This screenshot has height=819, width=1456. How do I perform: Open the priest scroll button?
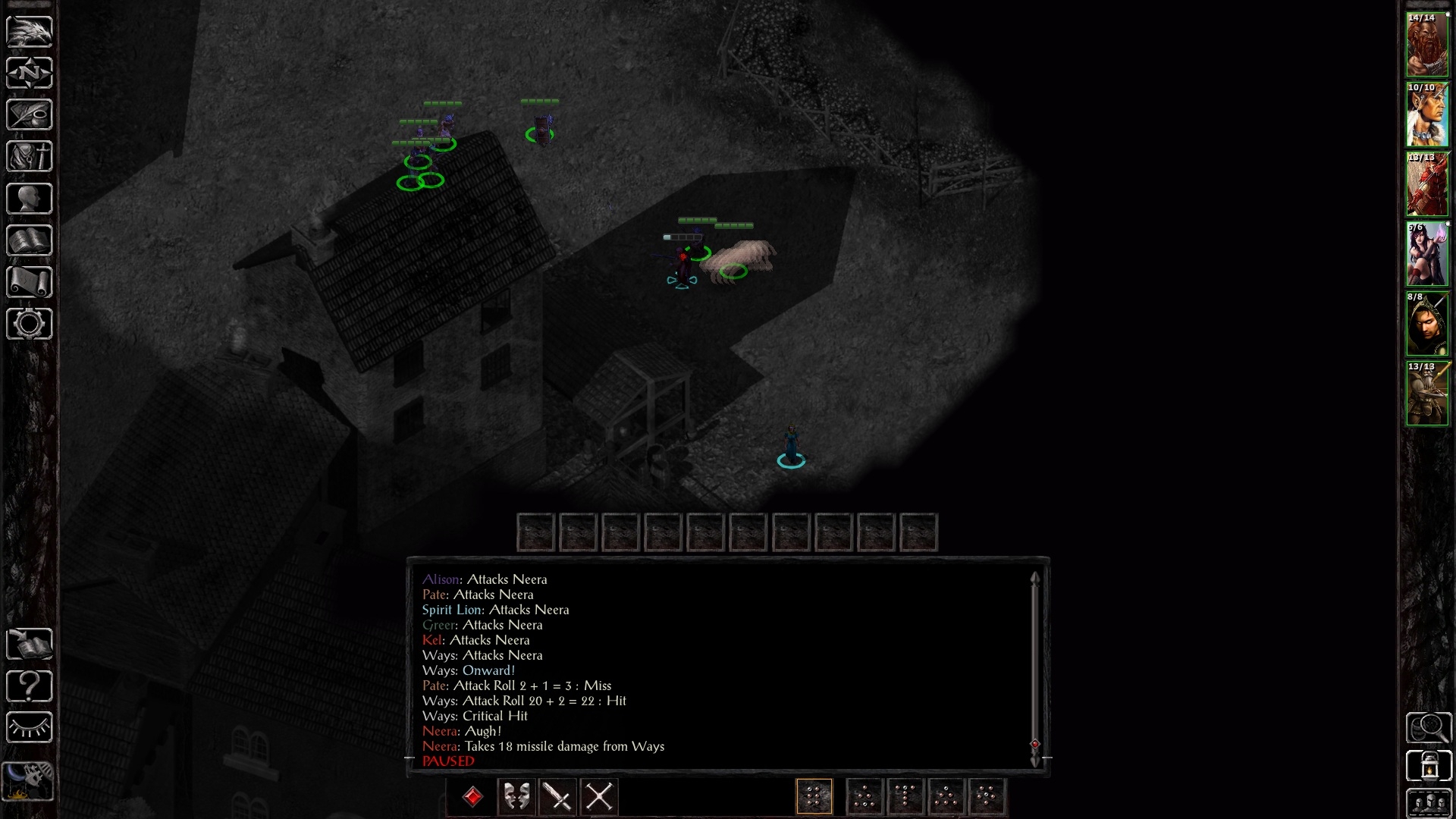pyautogui.click(x=29, y=283)
